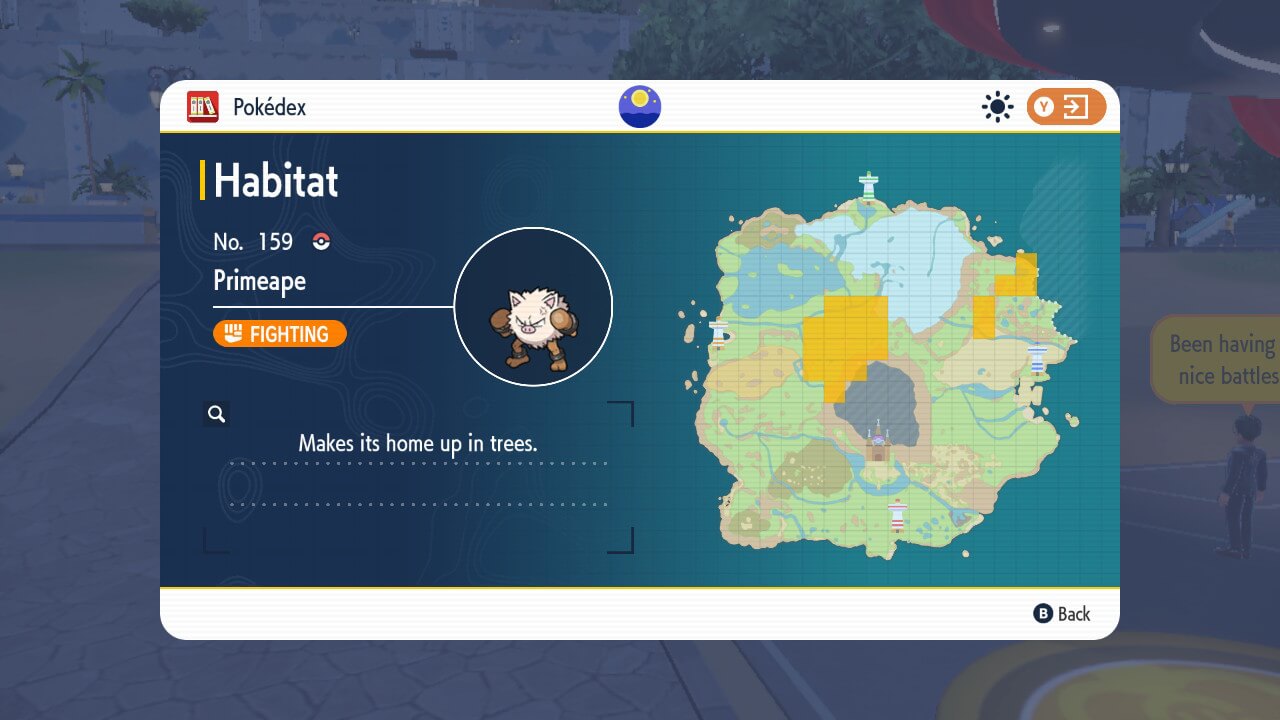Click the magnifying glass icon
This screenshot has width=1280, height=720.
pos(216,414)
